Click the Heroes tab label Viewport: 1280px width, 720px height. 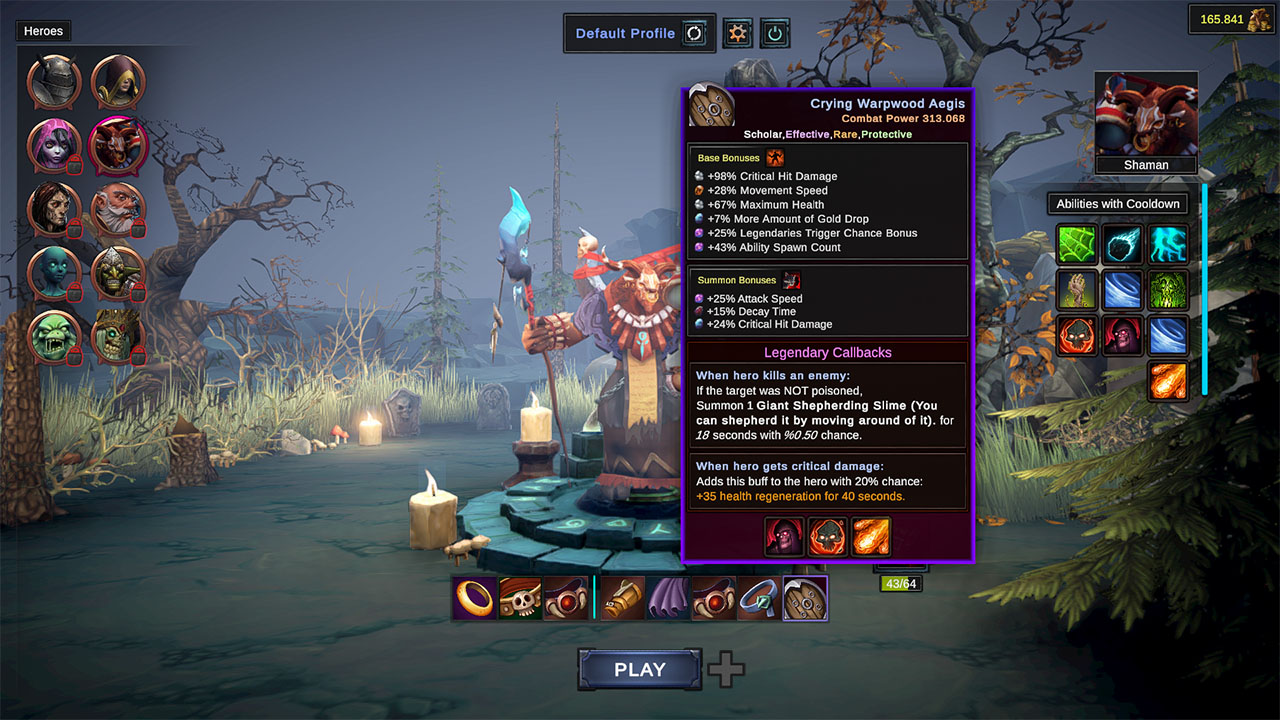42,31
